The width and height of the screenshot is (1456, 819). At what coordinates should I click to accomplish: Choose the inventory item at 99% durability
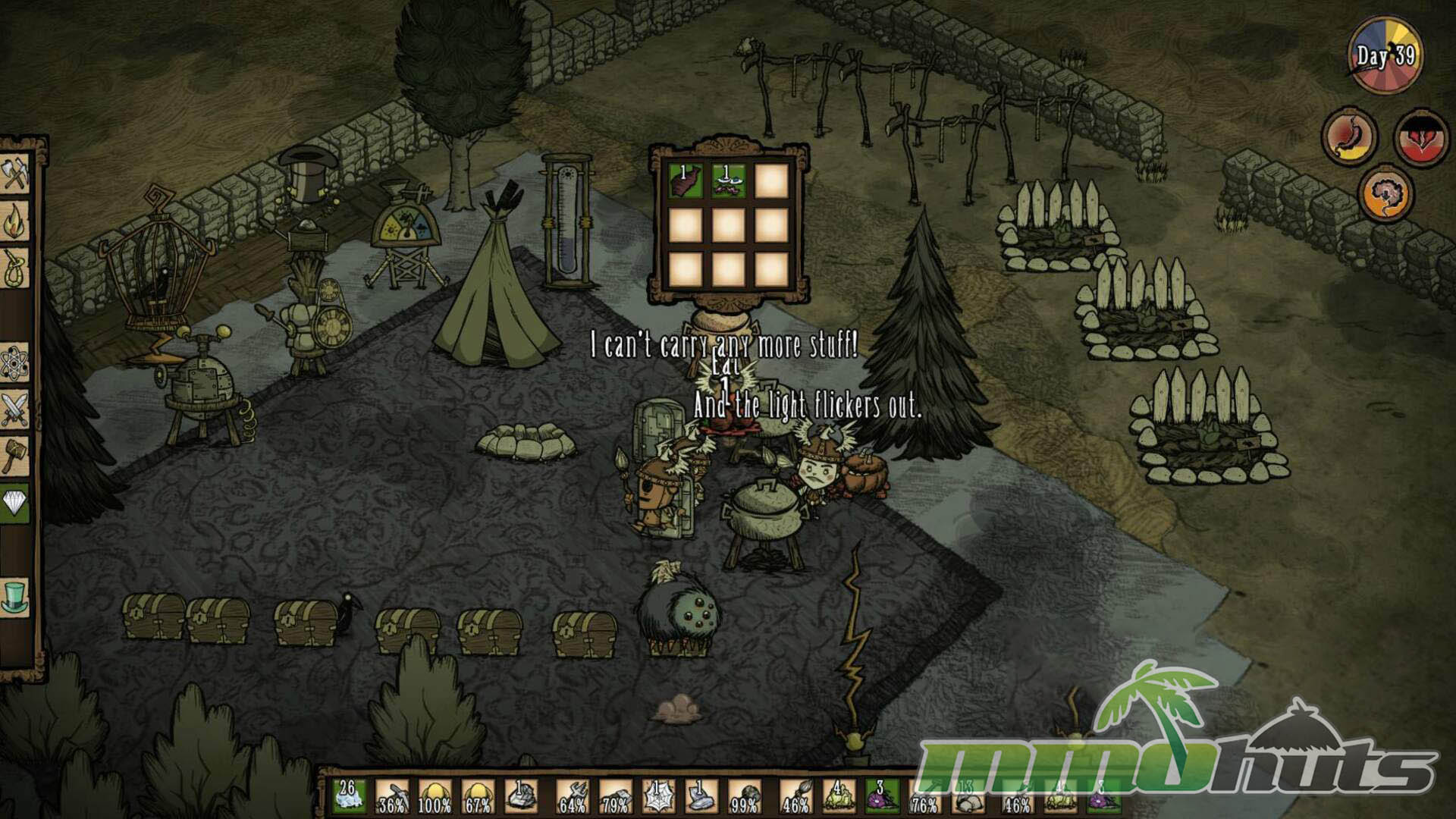coord(743,797)
